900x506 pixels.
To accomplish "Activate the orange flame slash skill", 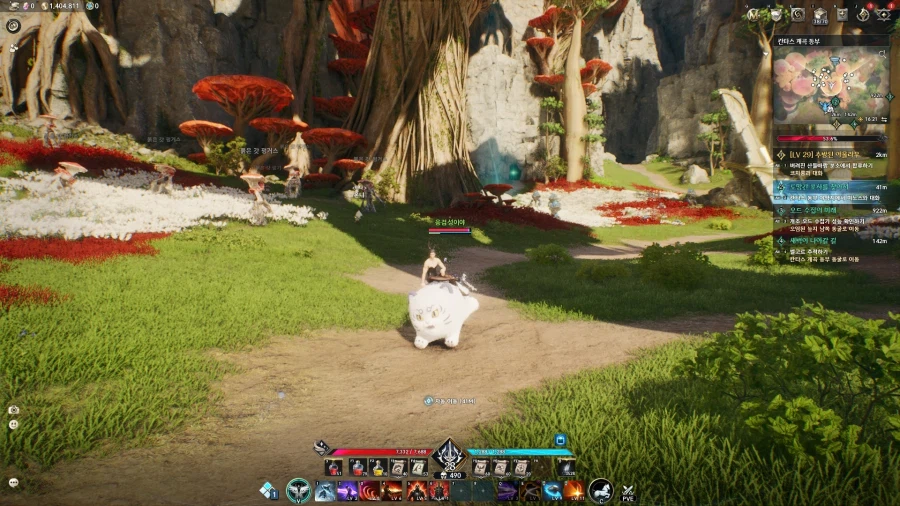I will 575,490.
